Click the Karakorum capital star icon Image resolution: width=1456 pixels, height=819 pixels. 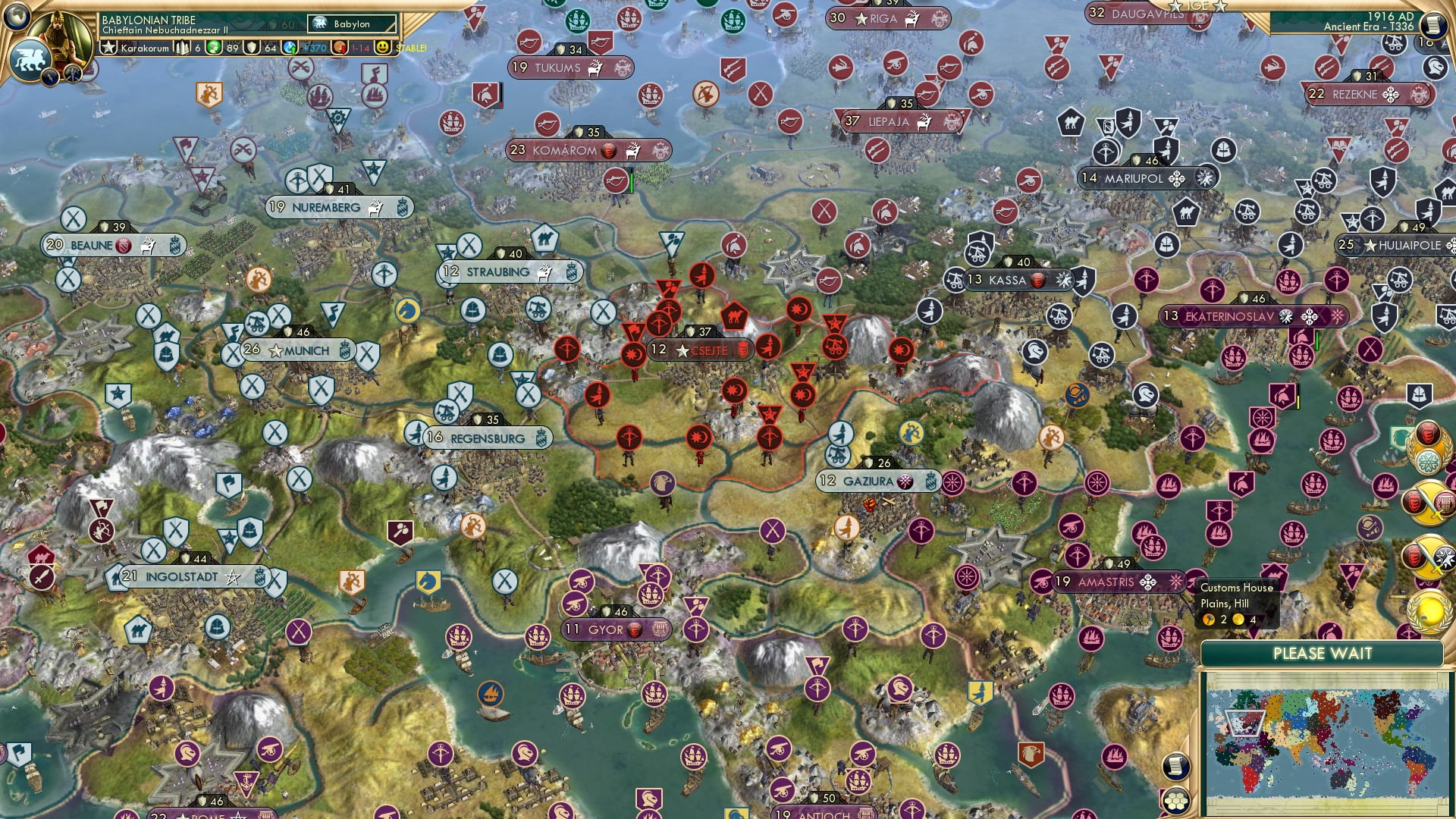pos(109,48)
